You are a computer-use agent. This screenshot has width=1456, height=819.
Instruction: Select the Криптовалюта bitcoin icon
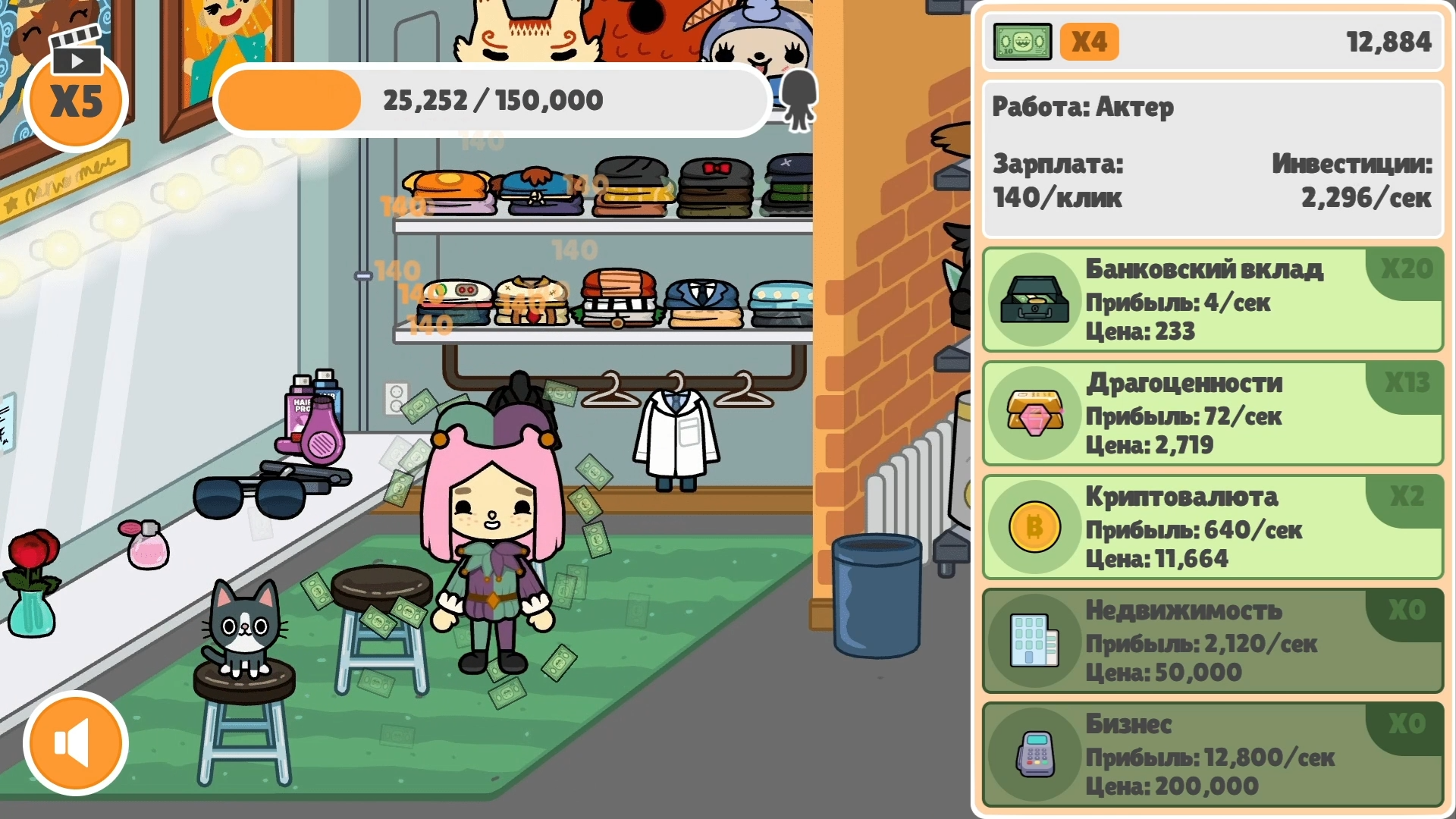coord(1035,528)
